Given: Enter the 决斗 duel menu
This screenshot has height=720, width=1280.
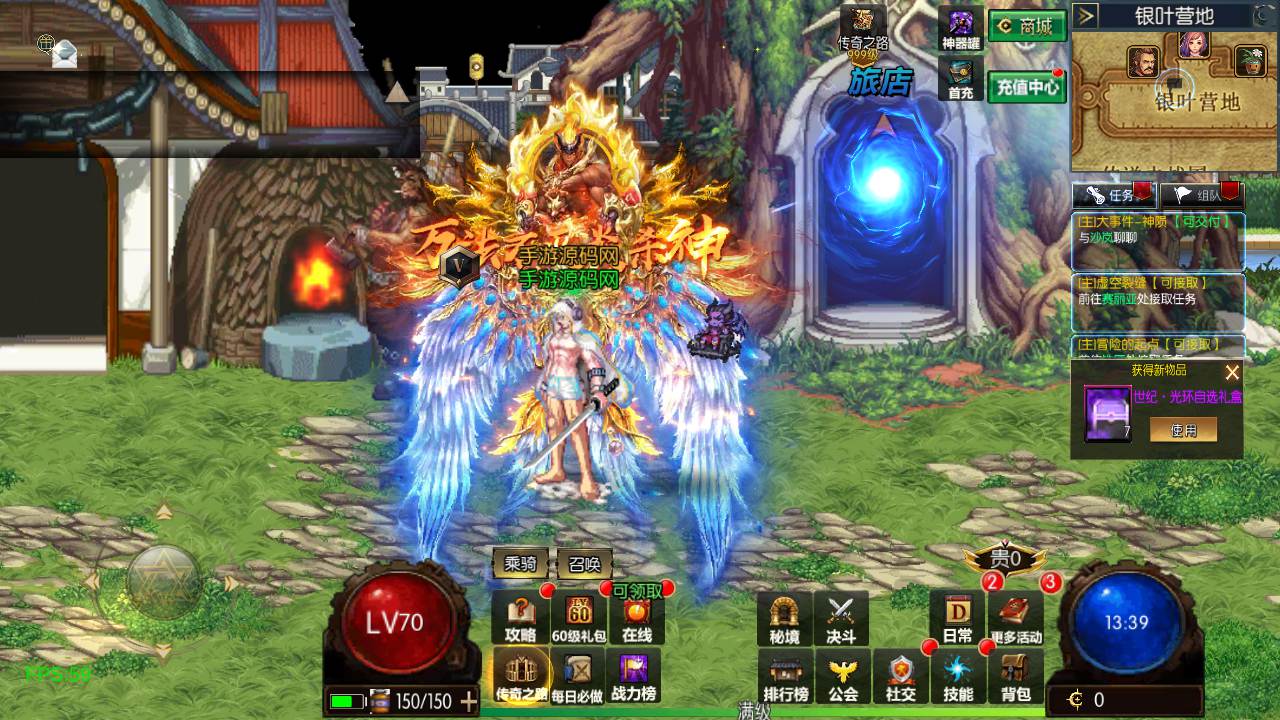Looking at the screenshot, I should tap(842, 618).
